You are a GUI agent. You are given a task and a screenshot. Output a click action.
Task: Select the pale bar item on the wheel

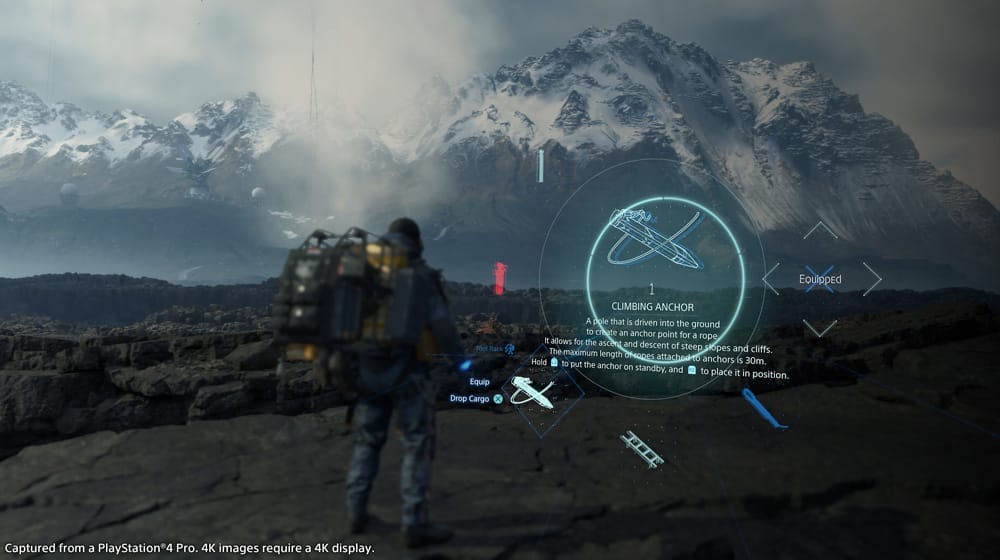pos(541,166)
